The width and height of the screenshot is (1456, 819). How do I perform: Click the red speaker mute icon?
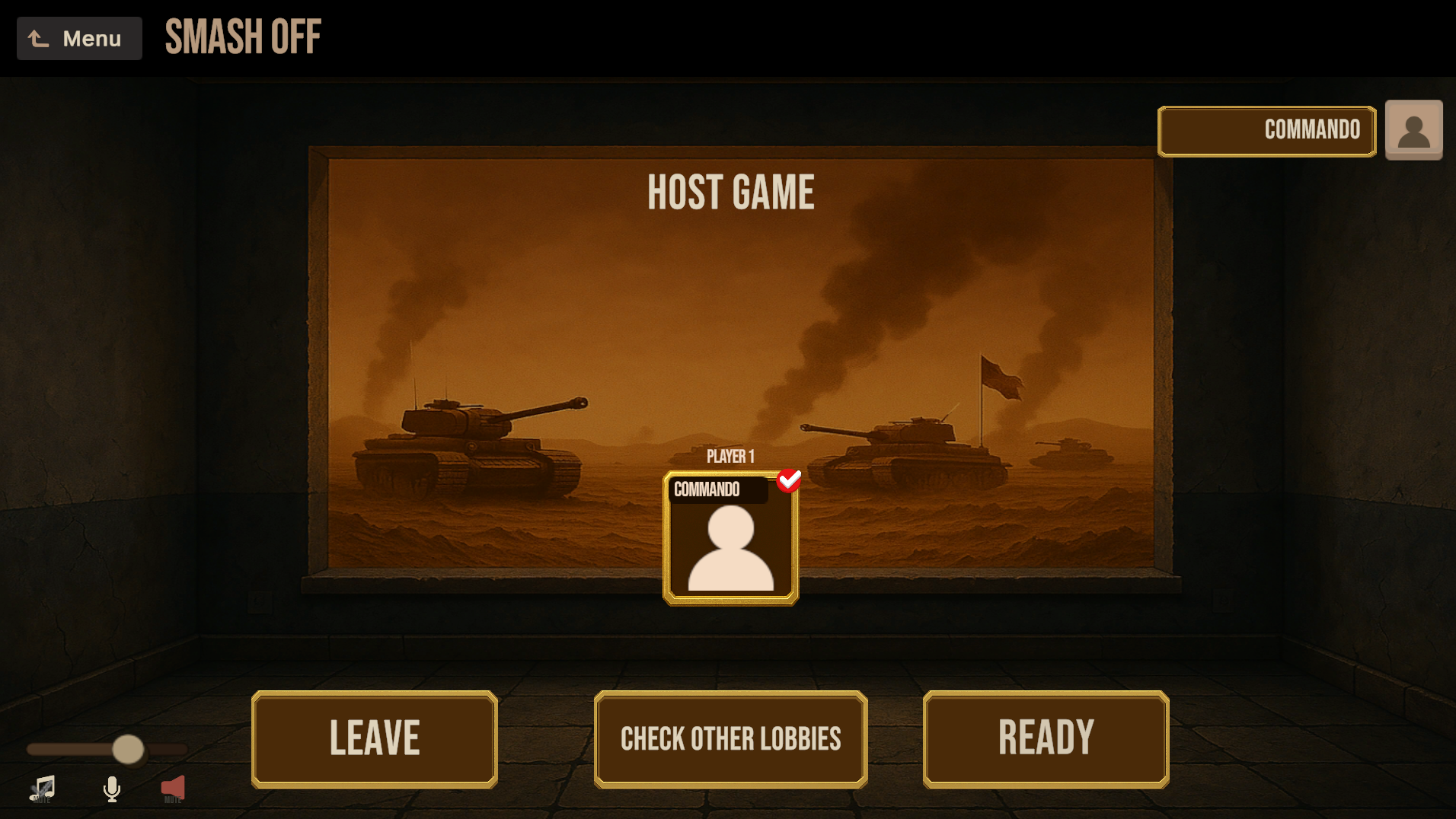pos(173,788)
